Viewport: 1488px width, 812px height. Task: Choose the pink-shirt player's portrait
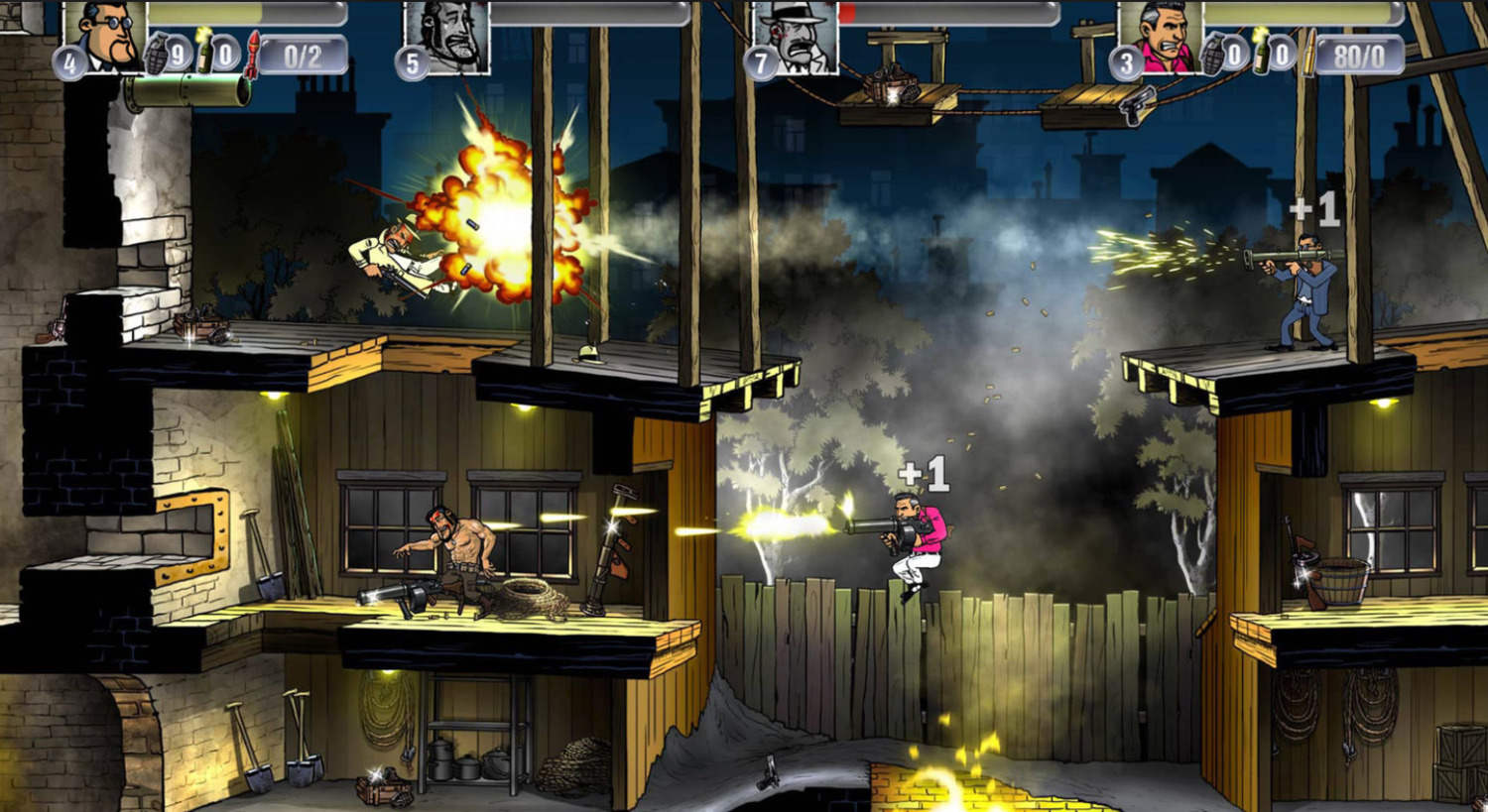pos(1159,36)
